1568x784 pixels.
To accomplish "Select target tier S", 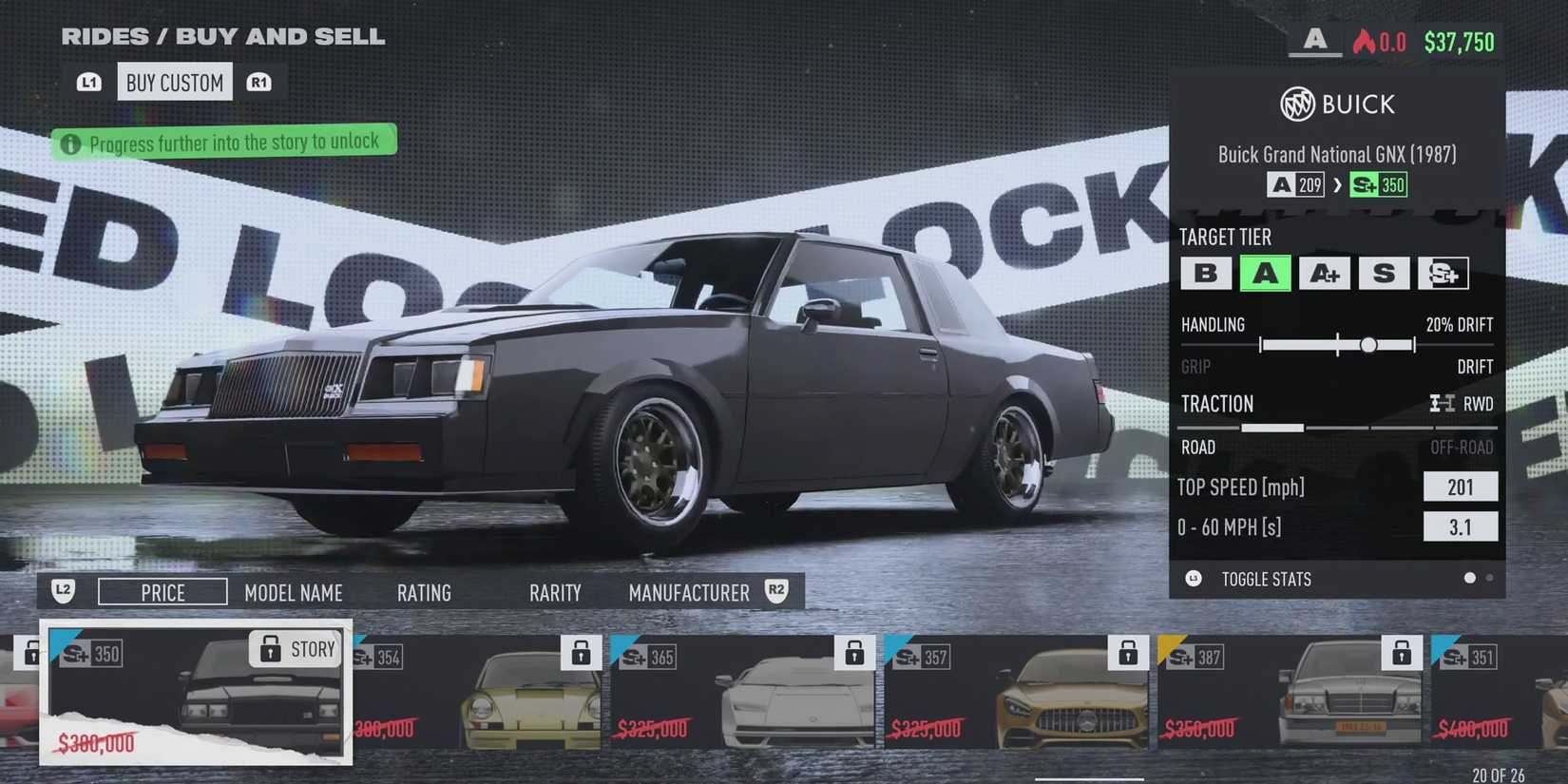I will coord(1385,274).
